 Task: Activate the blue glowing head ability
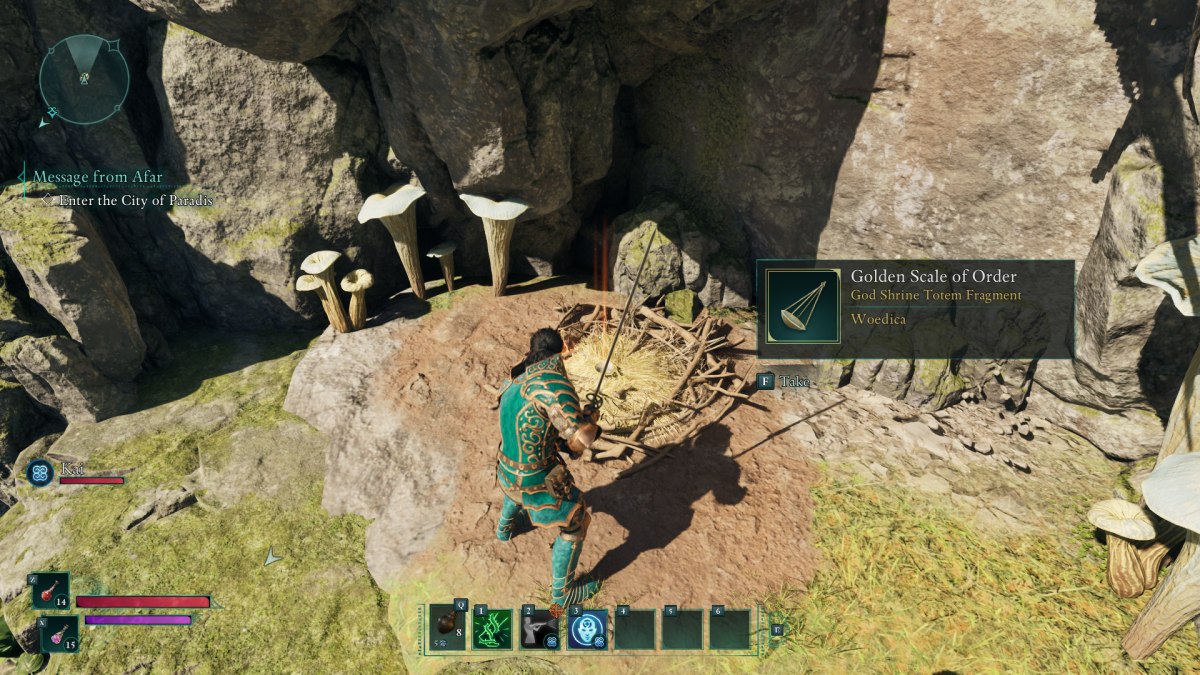(588, 630)
